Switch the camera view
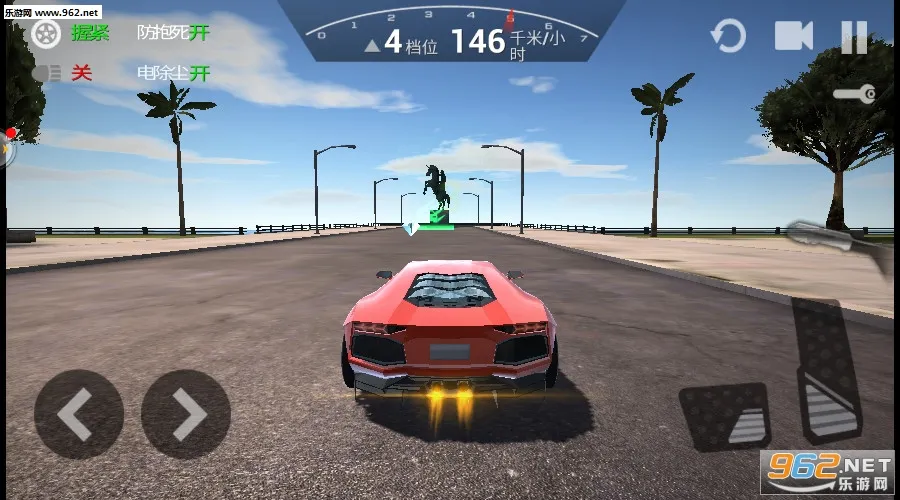The image size is (900, 500). (794, 37)
